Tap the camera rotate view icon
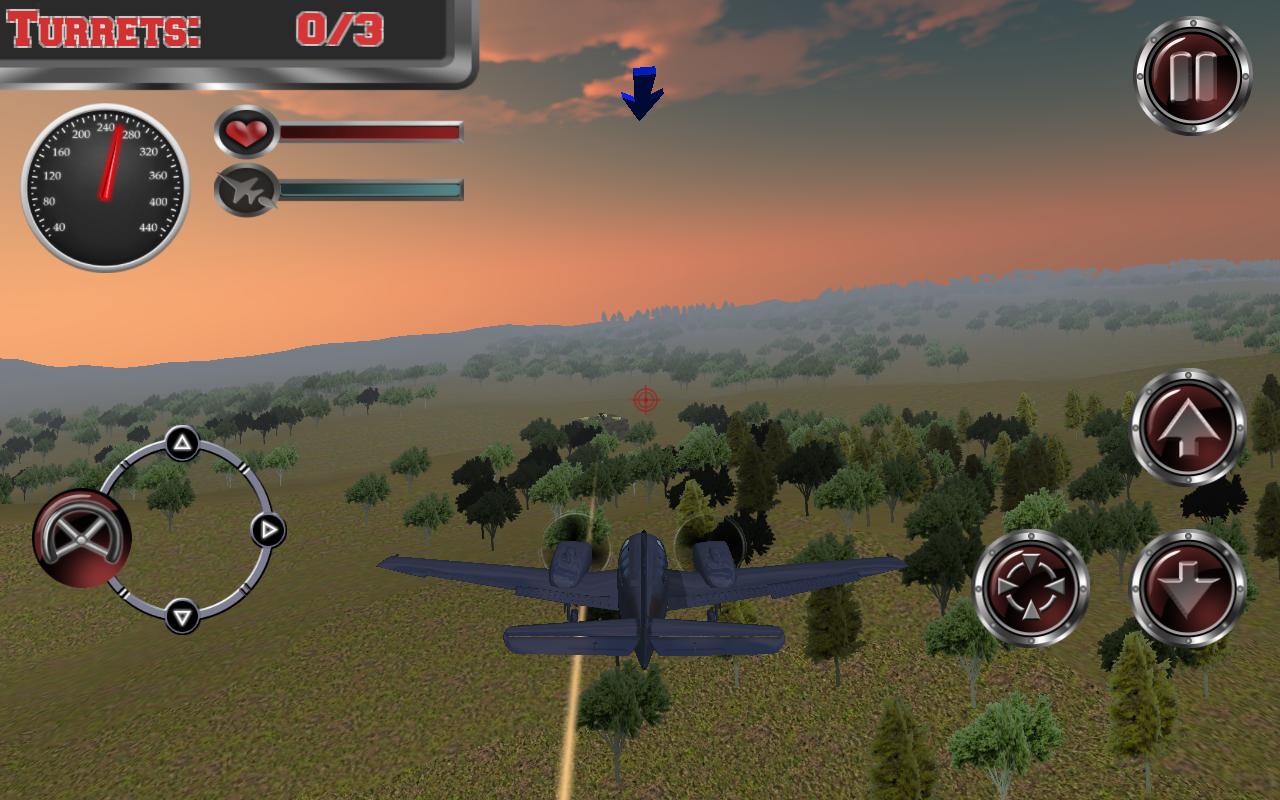This screenshot has width=1280, height=800. coord(1029,587)
